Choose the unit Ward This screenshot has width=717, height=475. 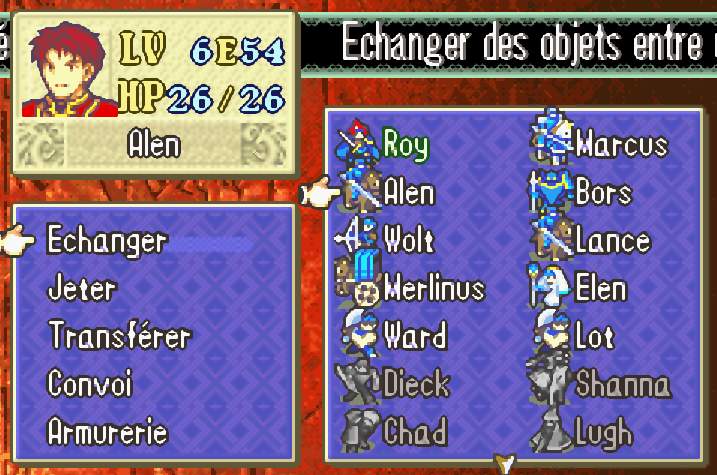414,336
